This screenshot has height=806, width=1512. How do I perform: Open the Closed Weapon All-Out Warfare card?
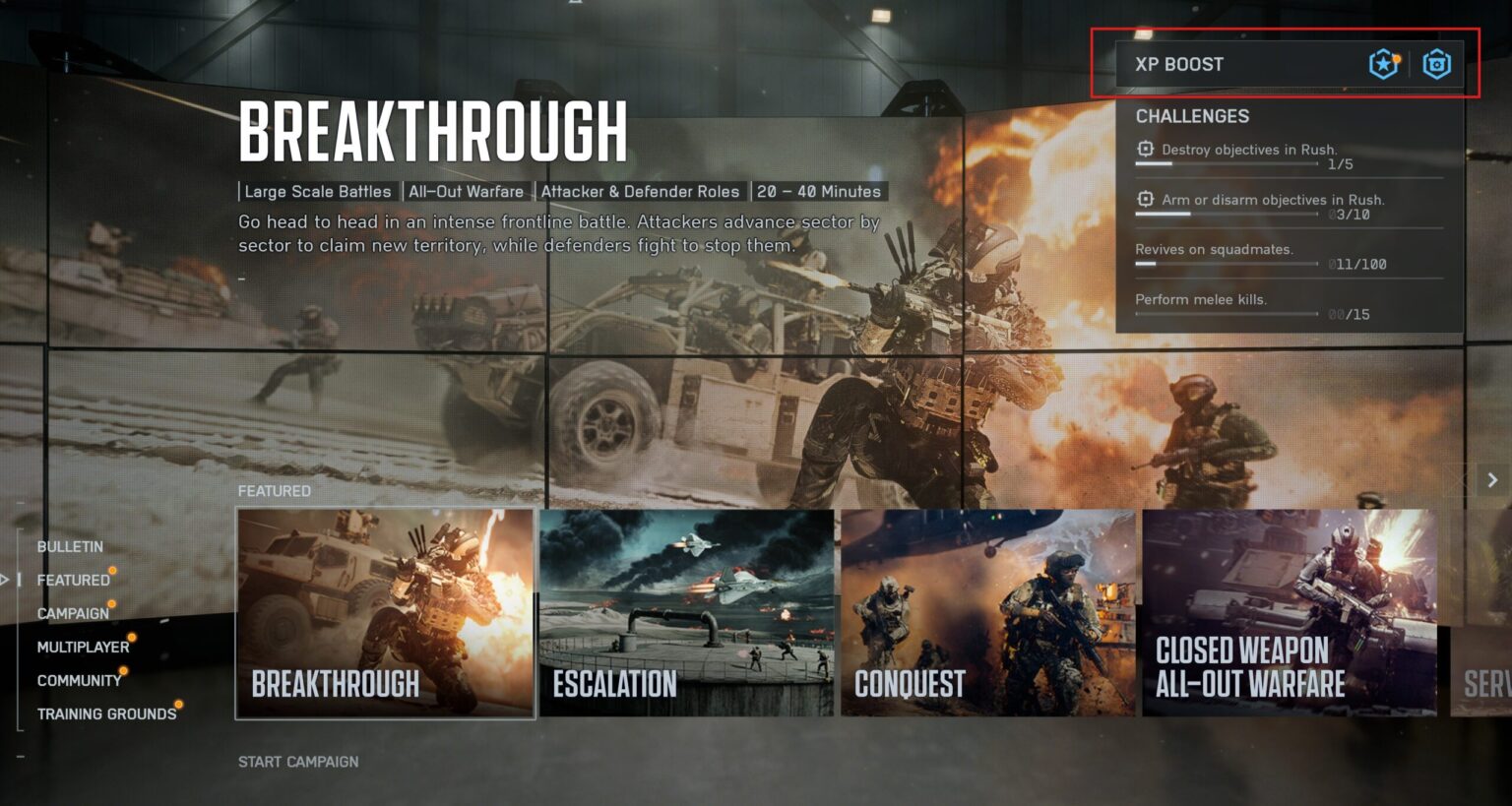click(1290, 612)
